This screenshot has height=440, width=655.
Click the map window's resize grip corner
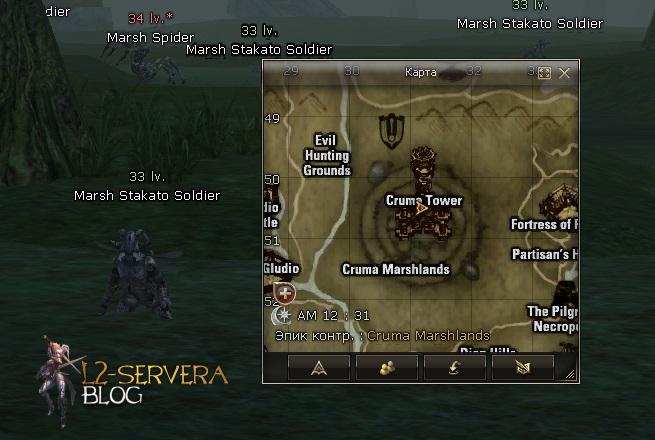point(571,375)
